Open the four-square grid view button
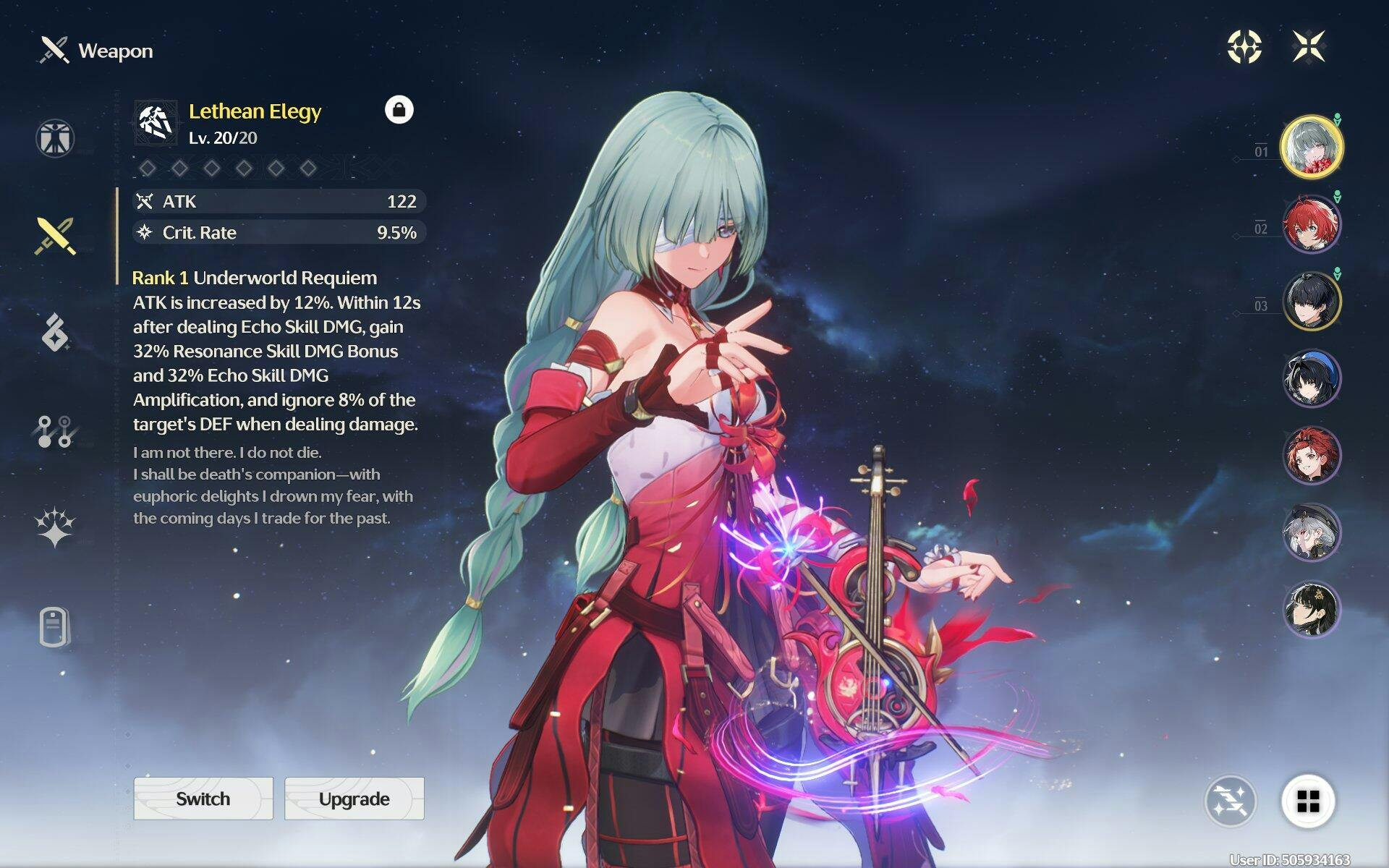 click(1308, 801)
